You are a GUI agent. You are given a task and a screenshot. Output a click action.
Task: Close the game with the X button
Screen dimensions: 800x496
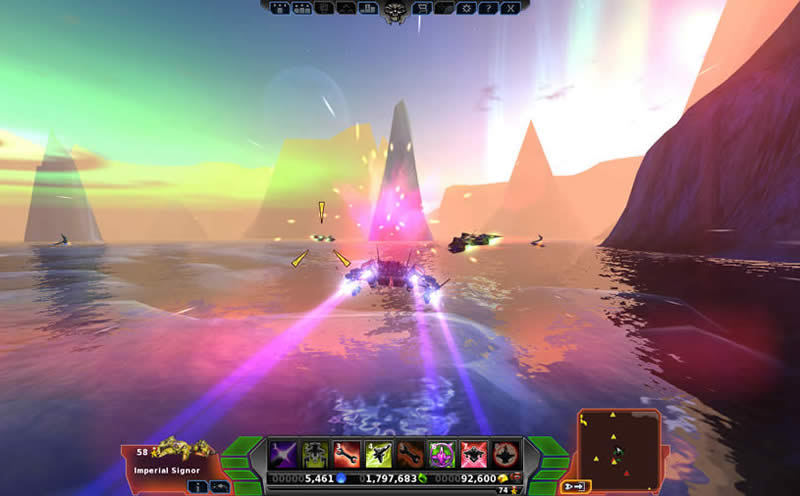(x=510, y=8)
